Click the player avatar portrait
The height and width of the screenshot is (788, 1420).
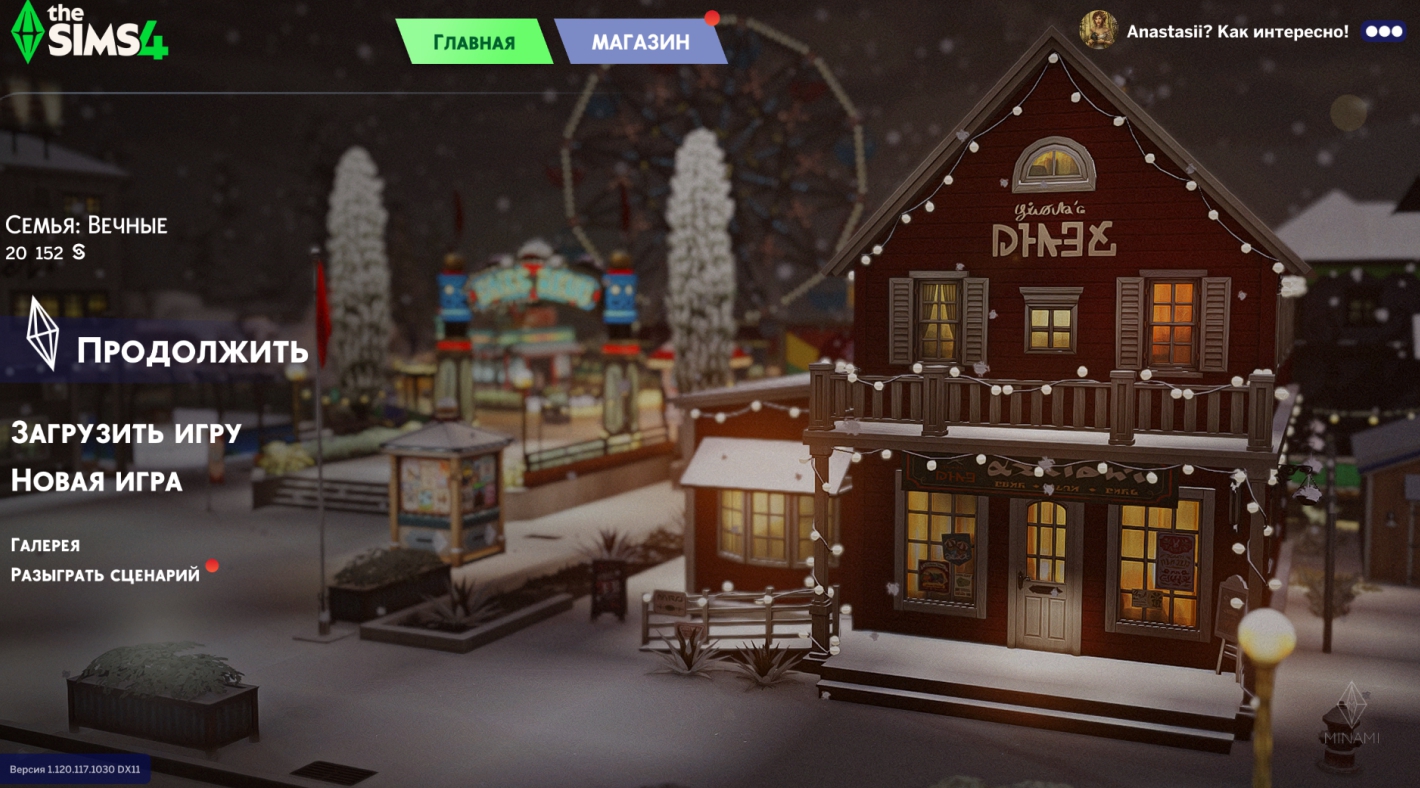(x=1098, y=30)
